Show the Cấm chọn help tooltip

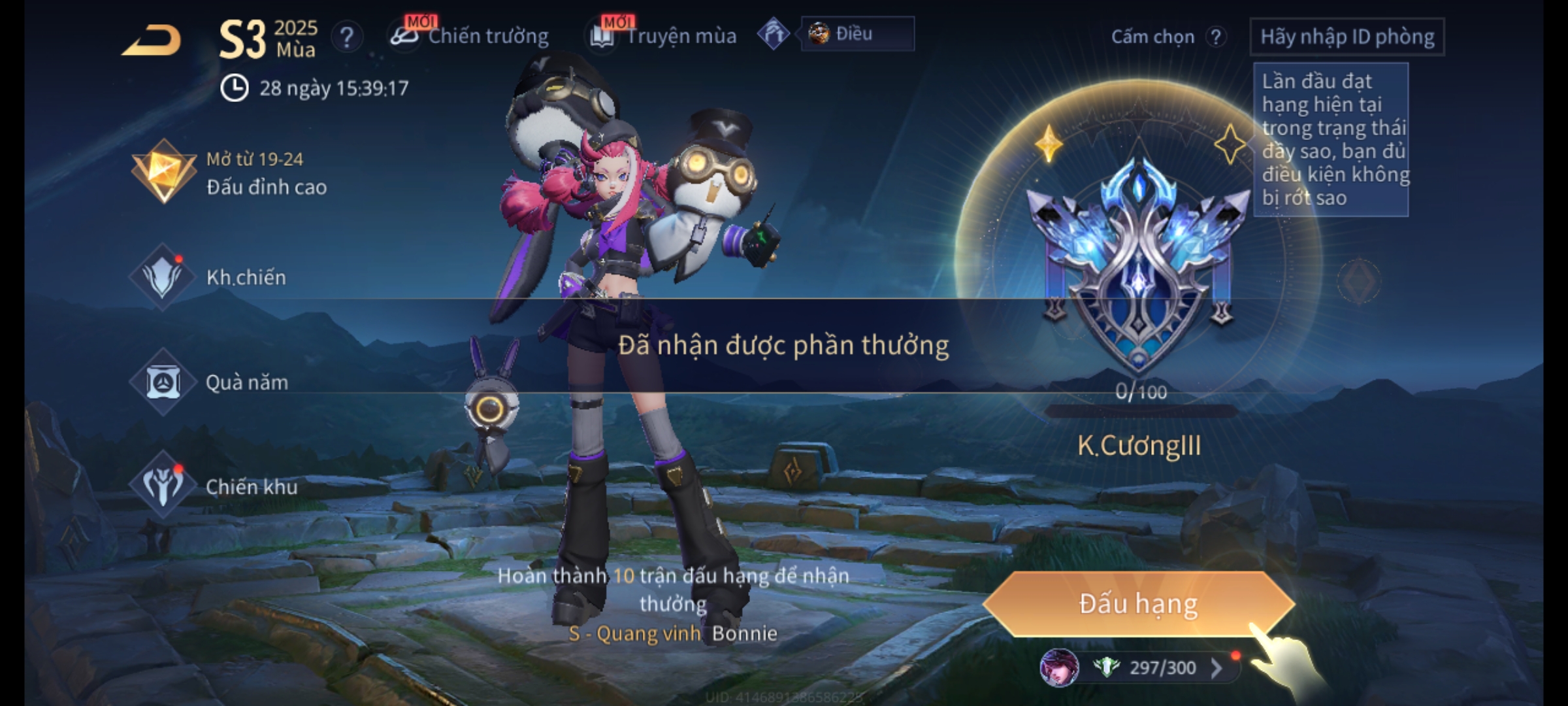tap(1215, 37)
